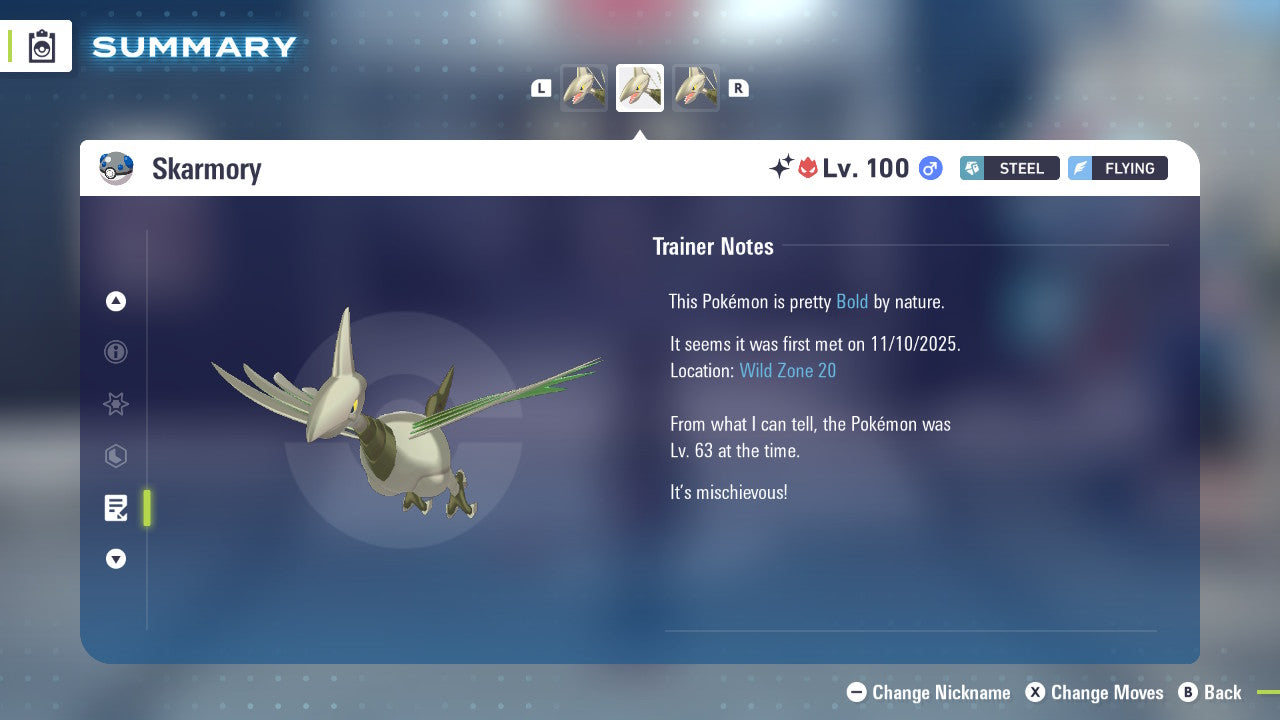Open the Tera hexagon page in the sidebar
1280x720 pixels.
116,456
